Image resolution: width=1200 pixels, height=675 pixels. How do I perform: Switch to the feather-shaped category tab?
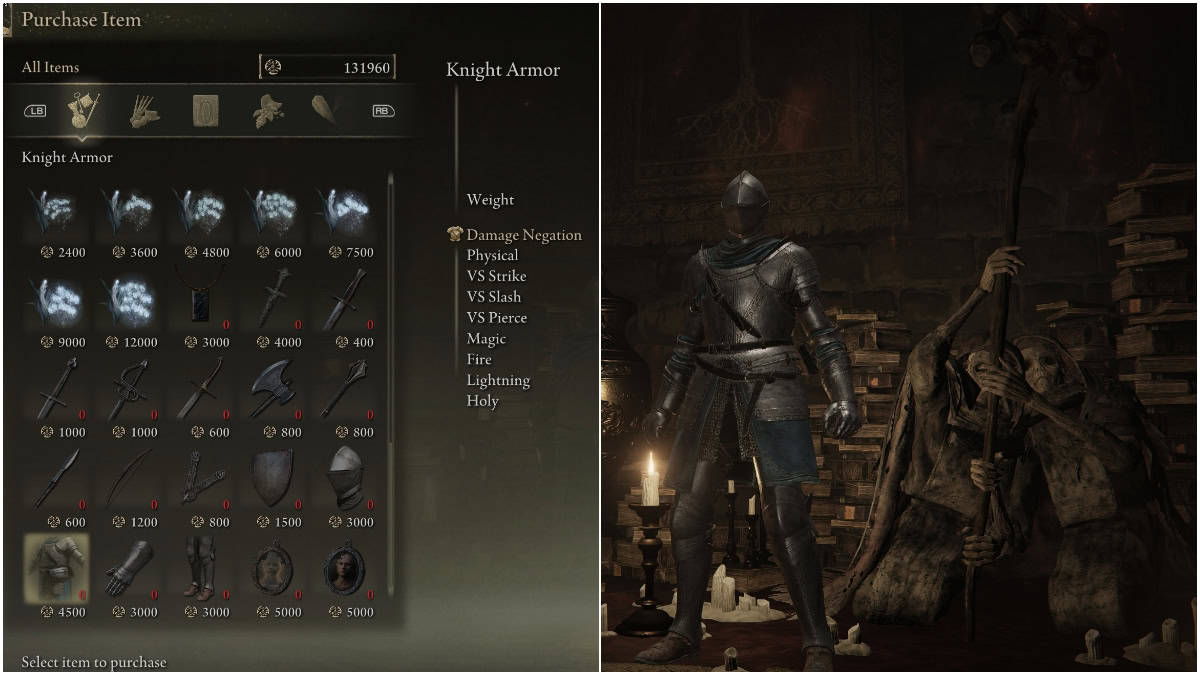(x=326, y=111)
